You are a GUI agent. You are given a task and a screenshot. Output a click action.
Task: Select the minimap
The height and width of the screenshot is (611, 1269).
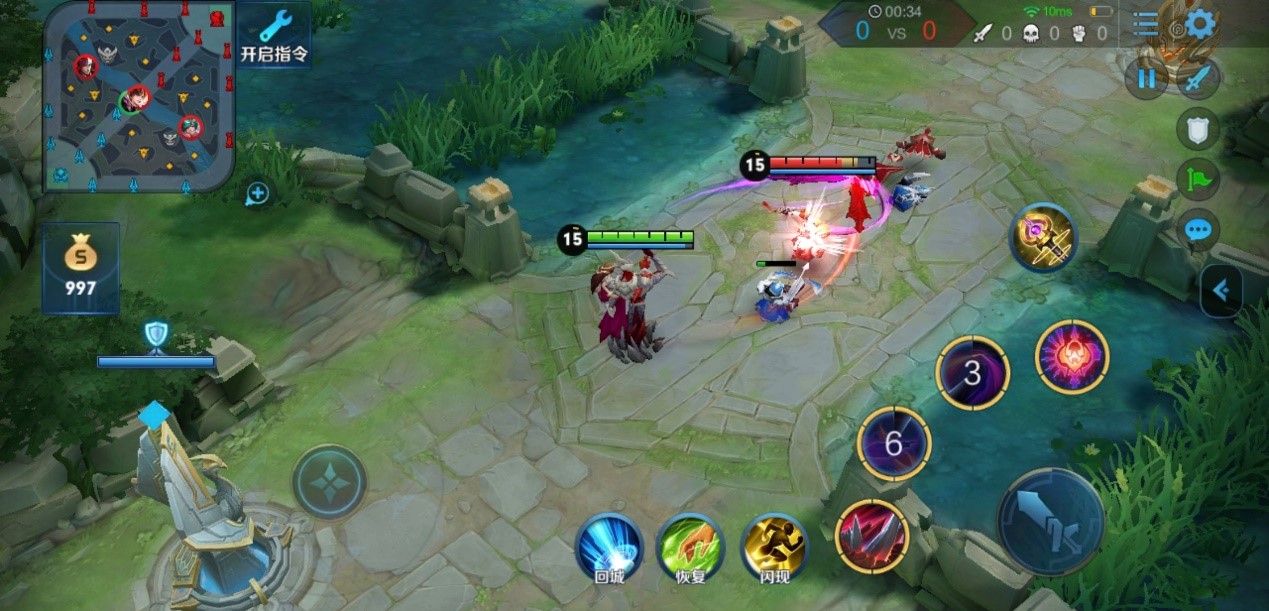coord(138,96)
